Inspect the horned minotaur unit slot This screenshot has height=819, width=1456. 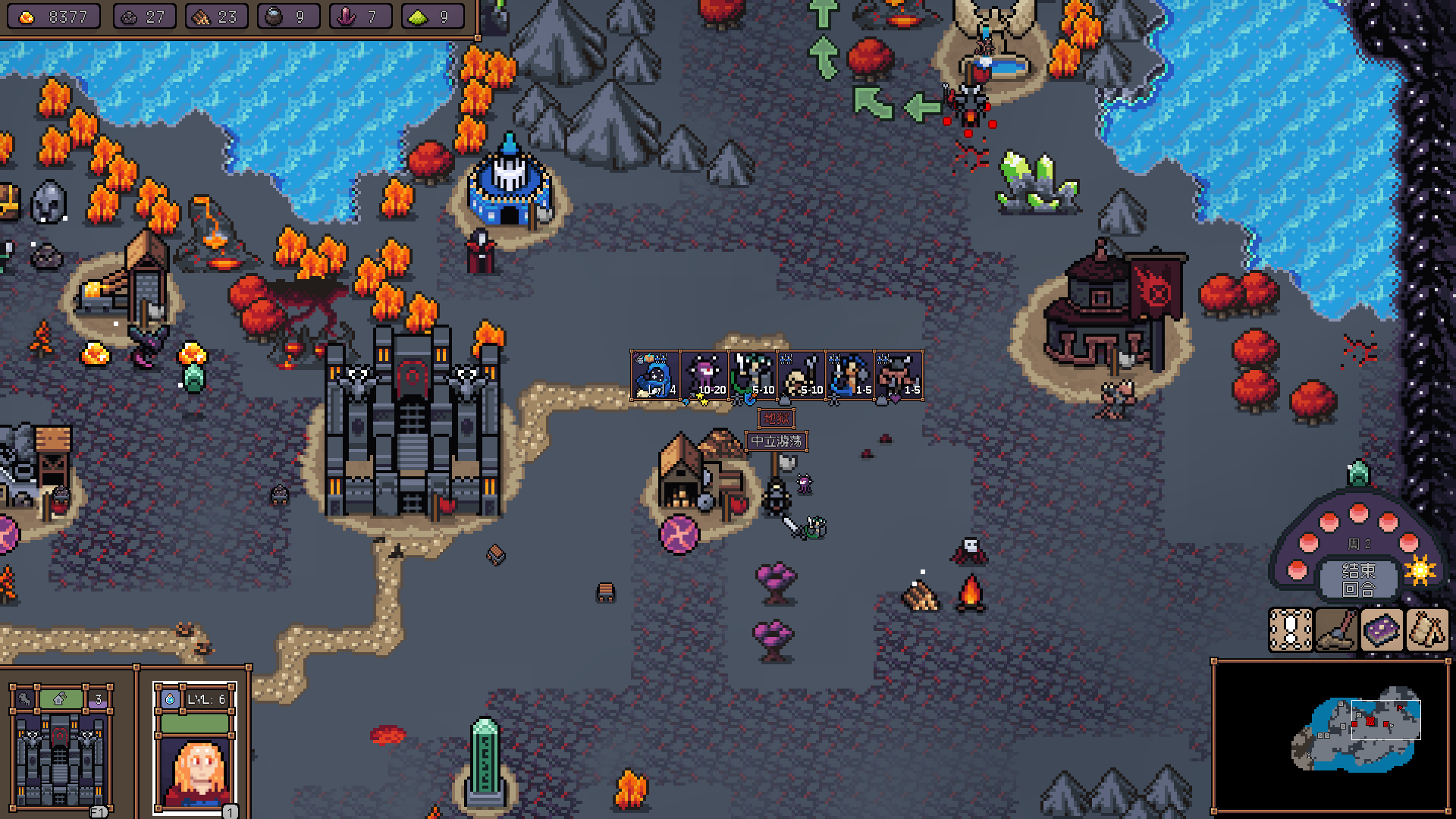click(899, 375)
